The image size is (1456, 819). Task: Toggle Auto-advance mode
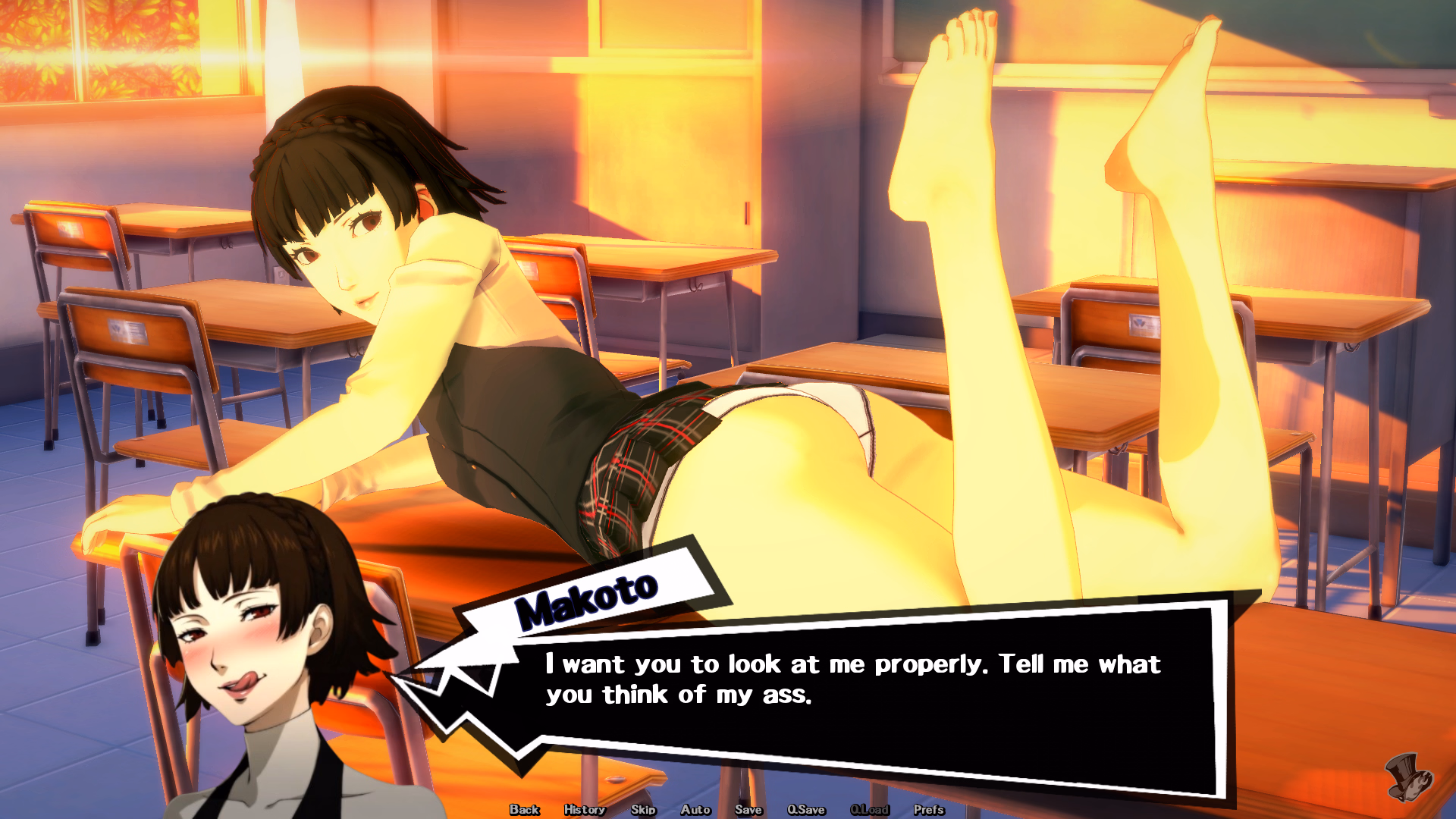695,810
